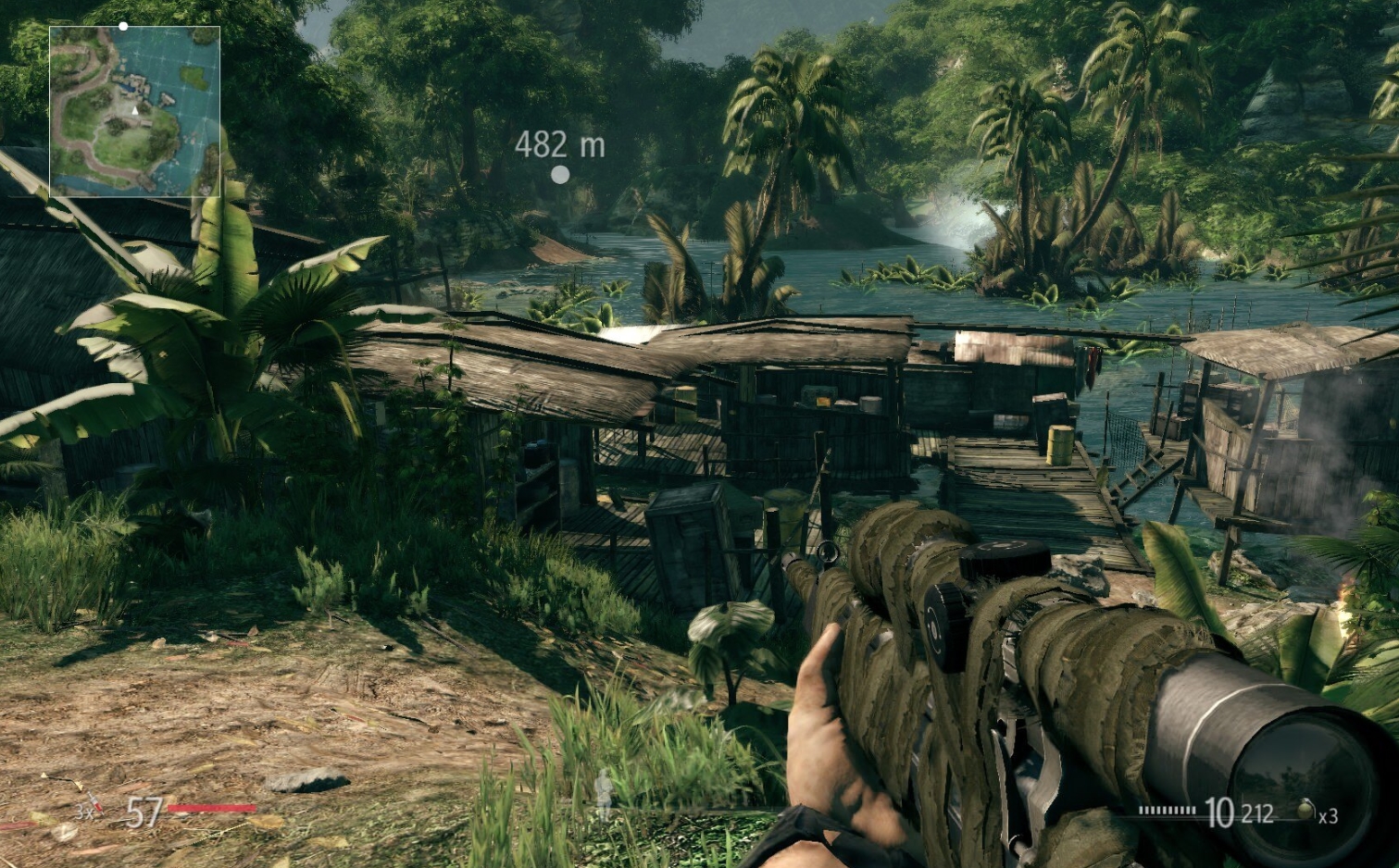Viewport: 1399px width, 868px height.
Task: Select the grenade icon near ammo counter
Action: (x=1305, y=811)
